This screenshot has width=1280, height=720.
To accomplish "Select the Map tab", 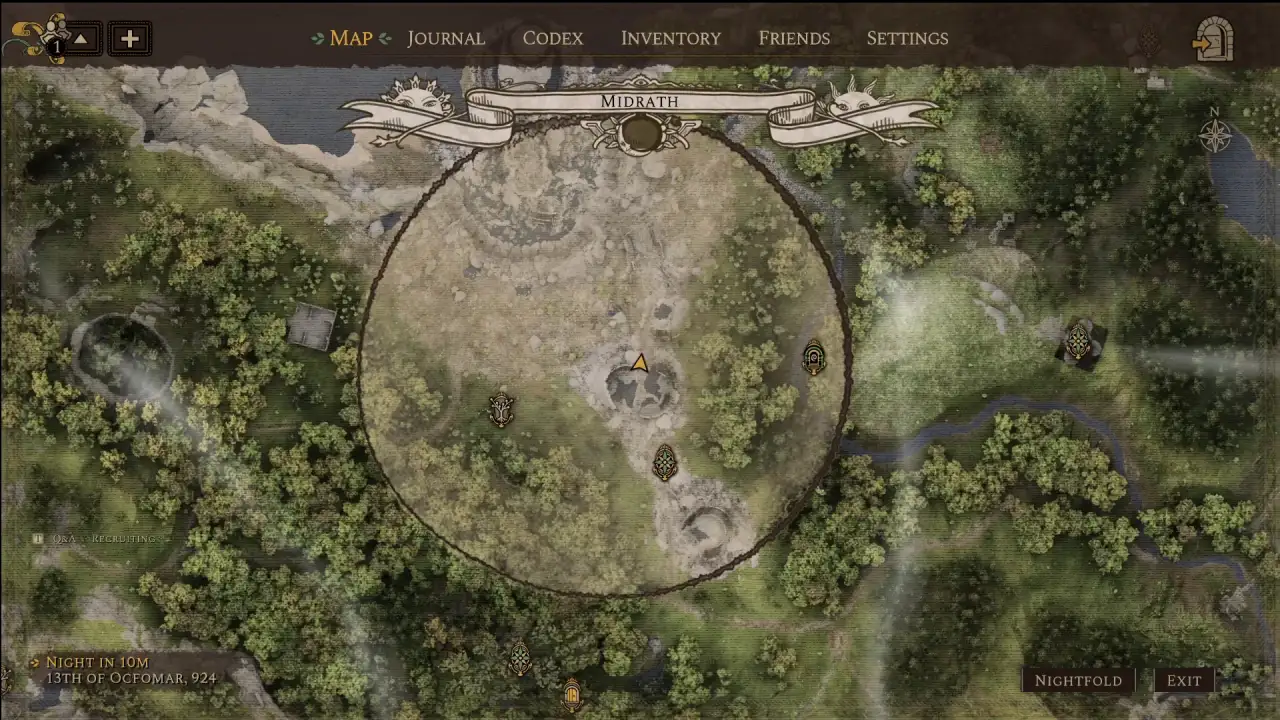I will click(350, 38).
